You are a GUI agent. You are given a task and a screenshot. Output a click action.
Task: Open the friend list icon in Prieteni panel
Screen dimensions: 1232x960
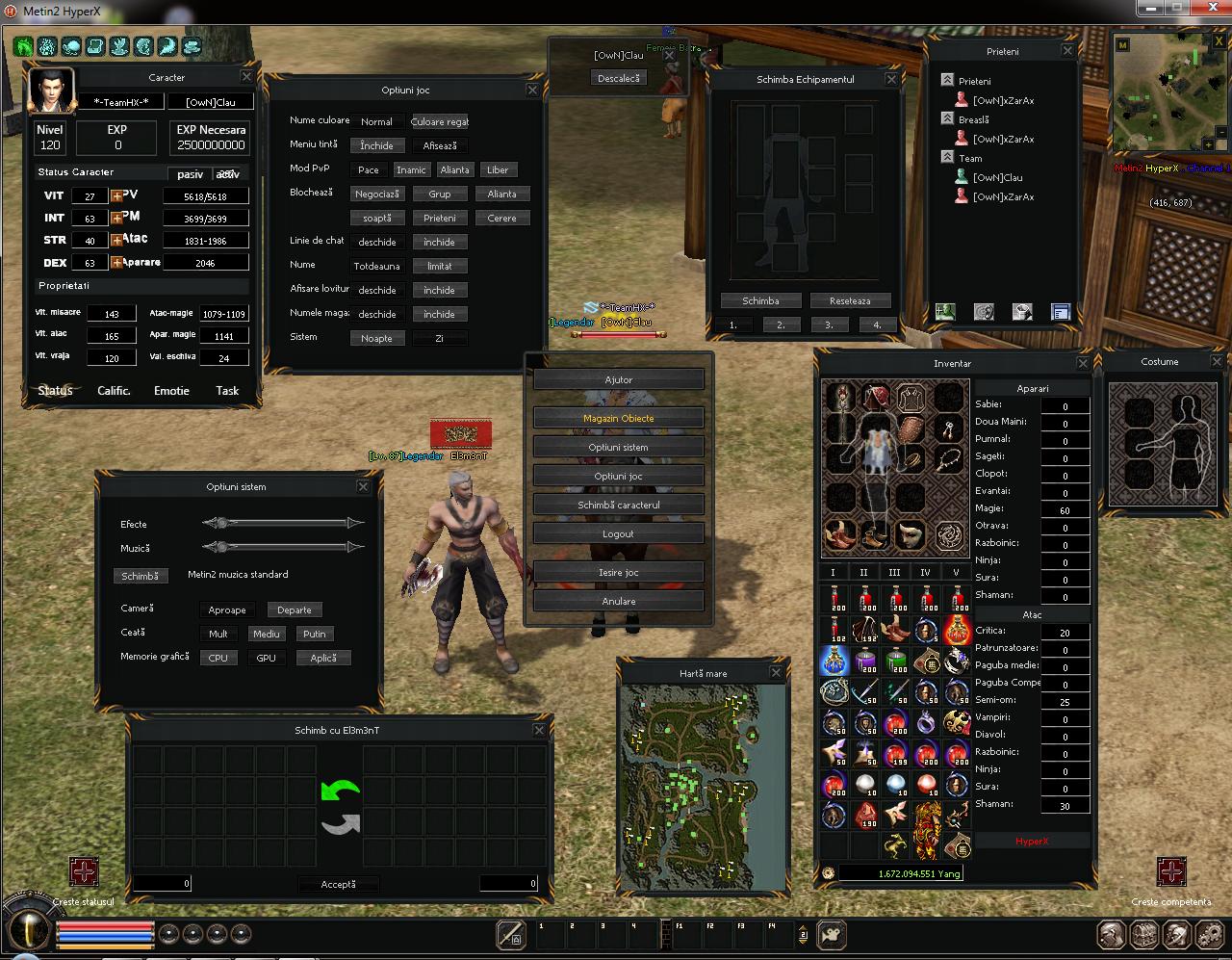[x=1059, y=310]
